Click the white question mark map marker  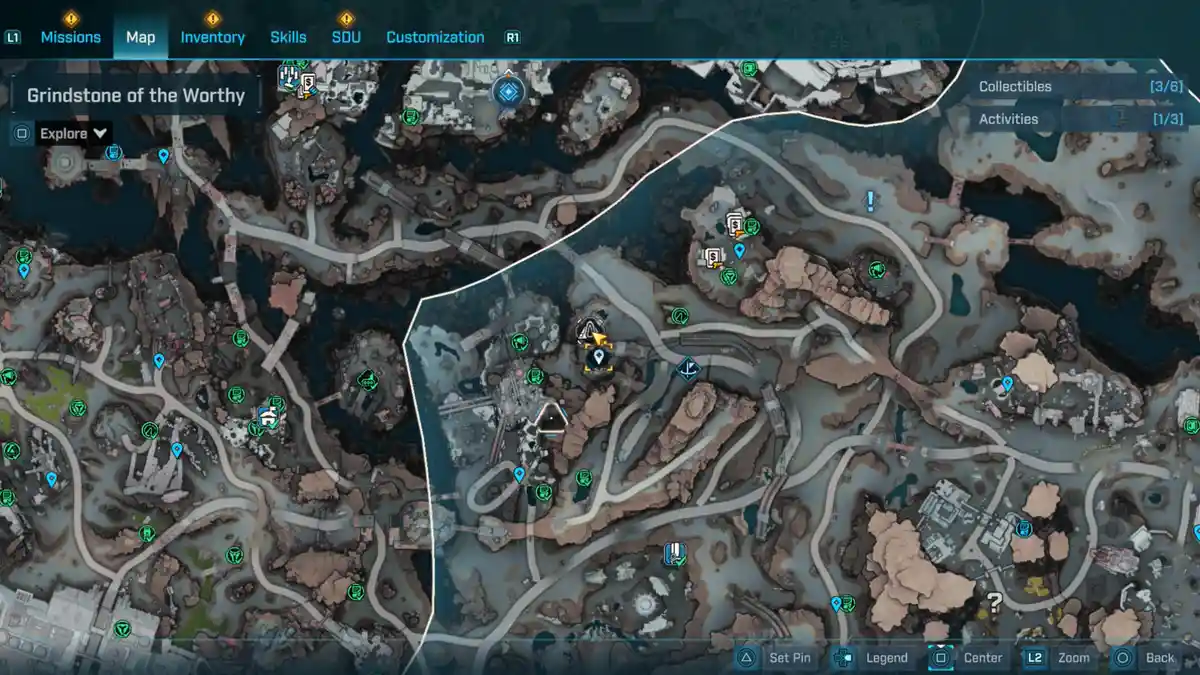tap(994, 602)
